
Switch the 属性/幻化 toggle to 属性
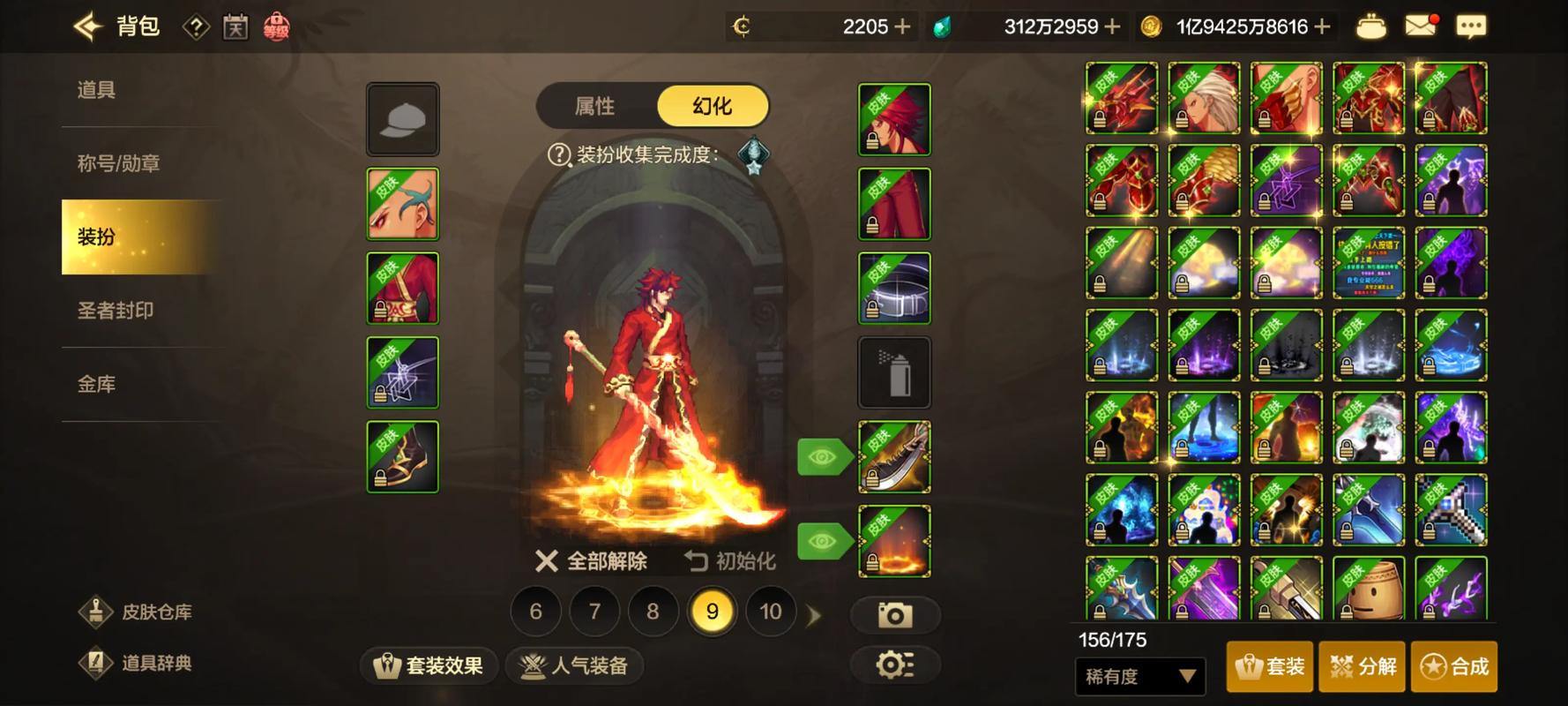pos(596,105)
